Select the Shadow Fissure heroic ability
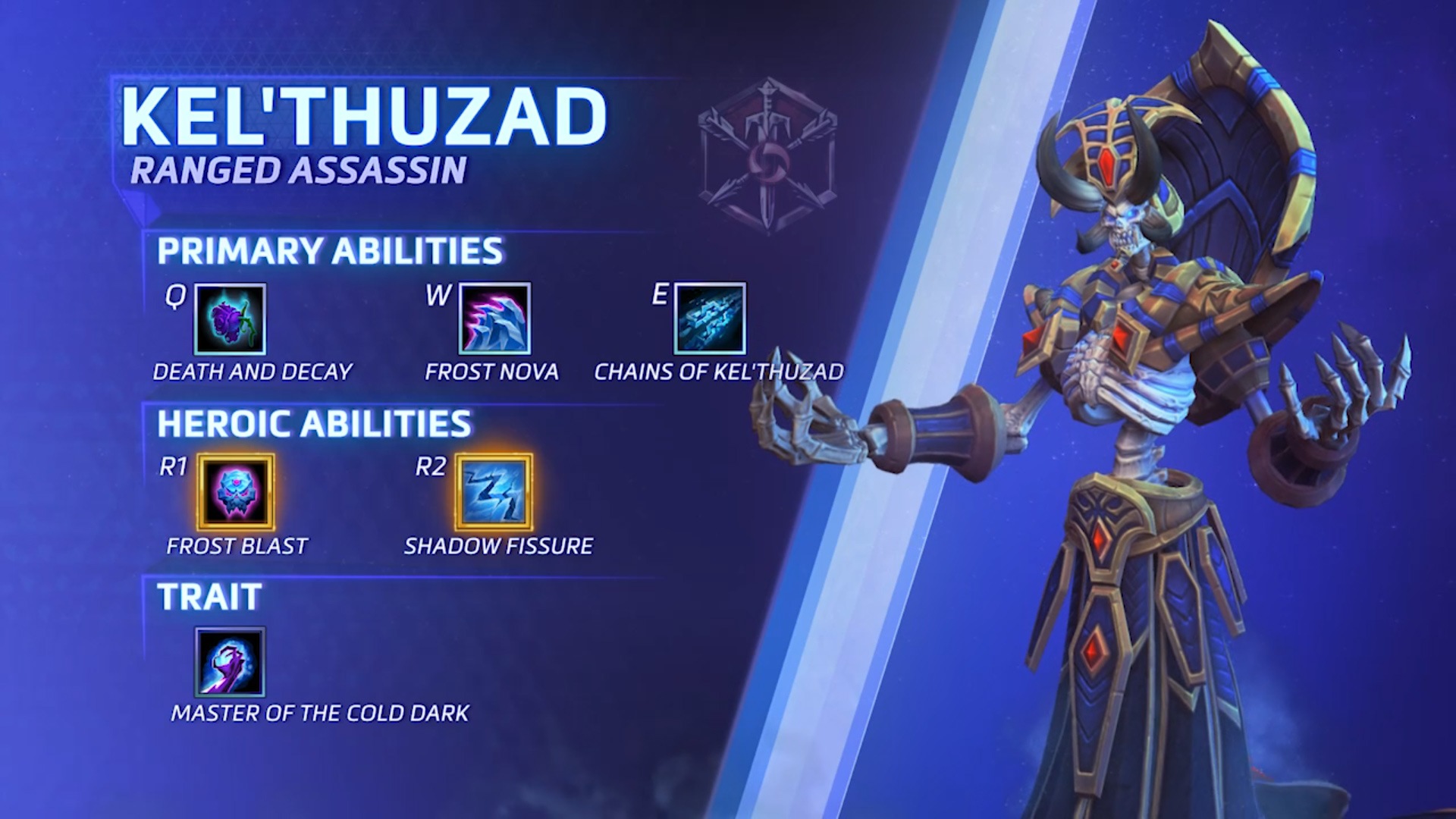The height and width of the screenshot is (819, 1456). click(x=494, y=492)
